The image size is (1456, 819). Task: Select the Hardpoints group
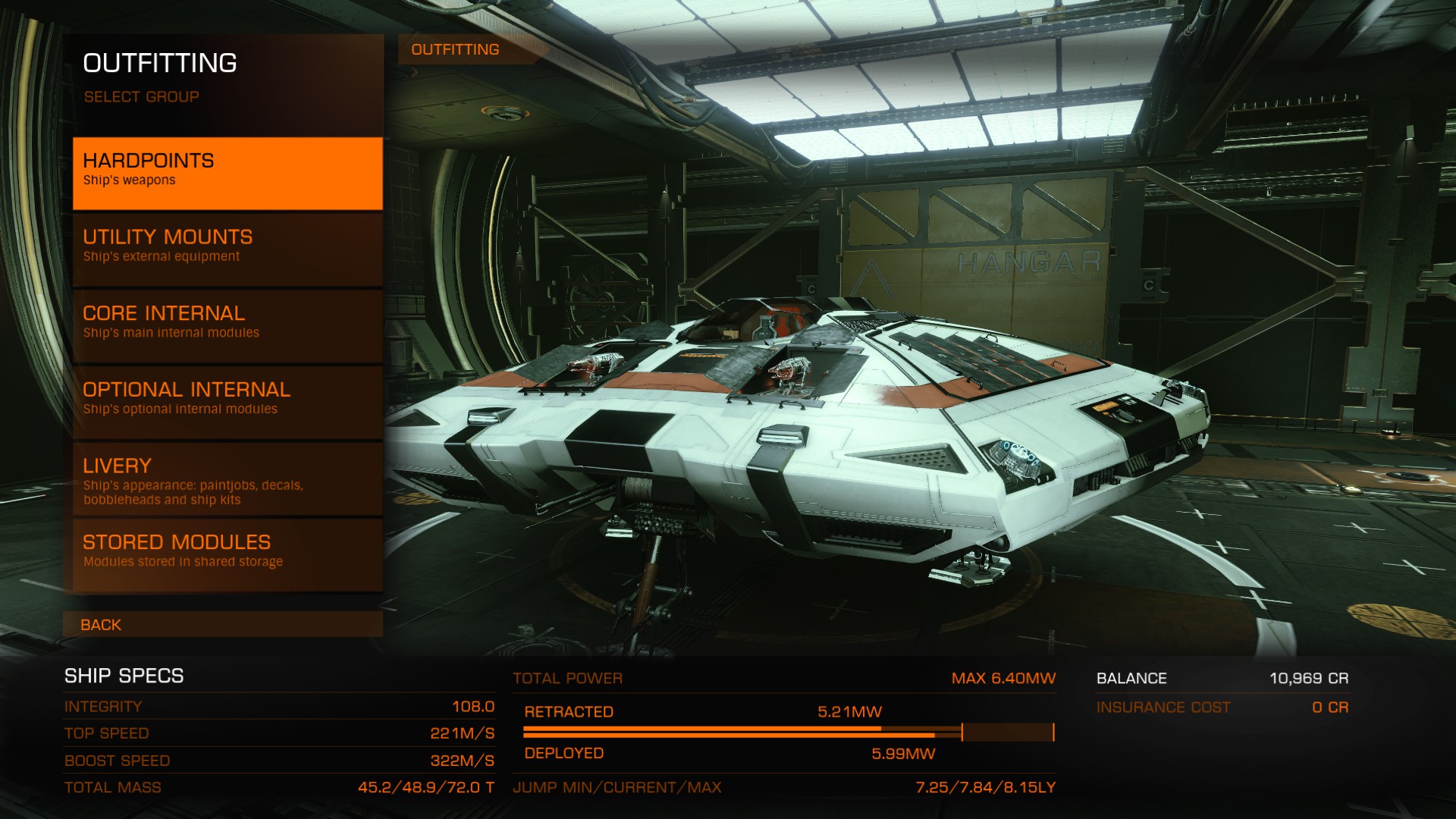click(227, 173)
